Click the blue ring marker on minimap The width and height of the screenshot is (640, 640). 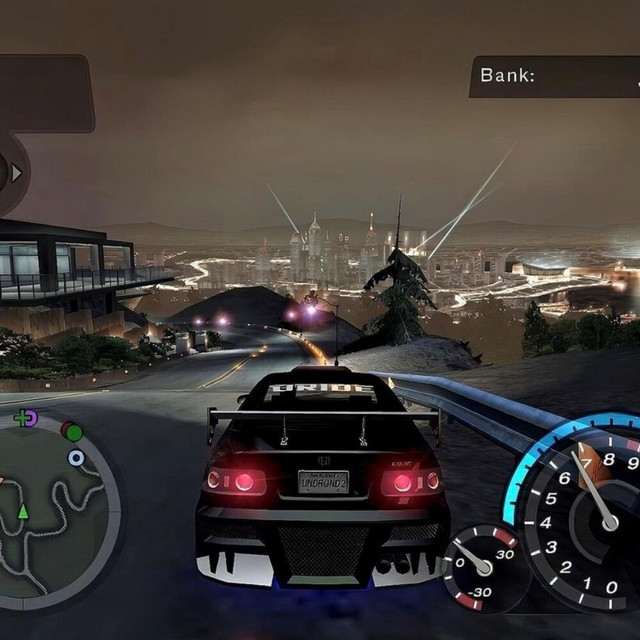tap(76, 458)
